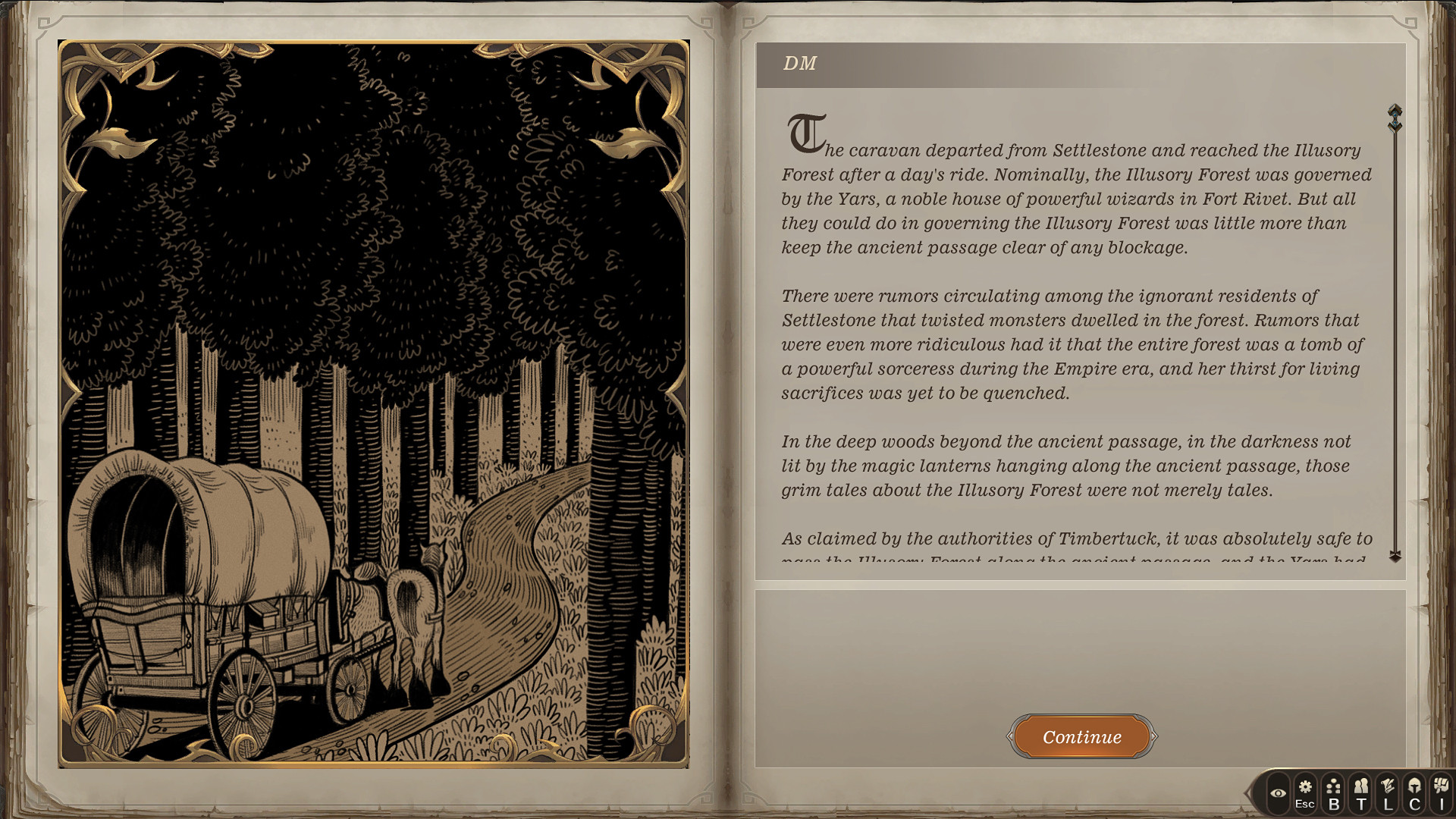The image size is (1456, 819).
Task: Open the inventory with the I gauntlet icon
Action: coord(1443,791)
